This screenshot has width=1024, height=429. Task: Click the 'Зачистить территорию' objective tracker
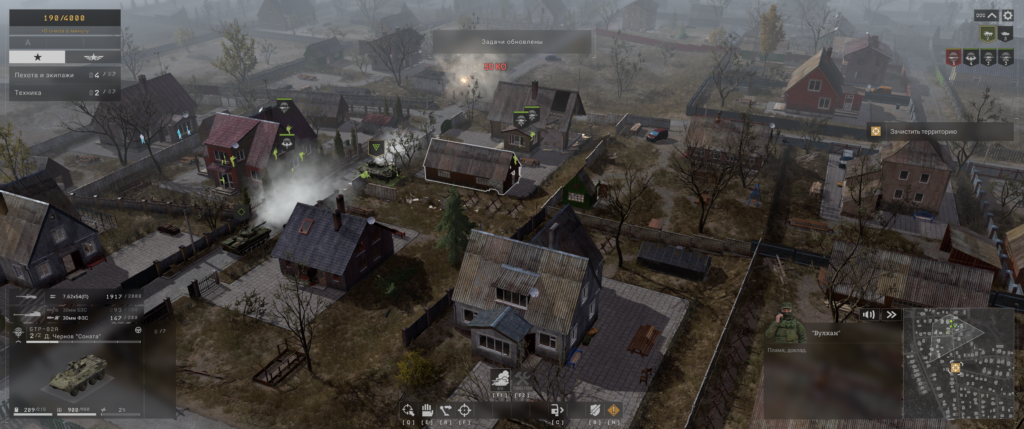[917, 131]
